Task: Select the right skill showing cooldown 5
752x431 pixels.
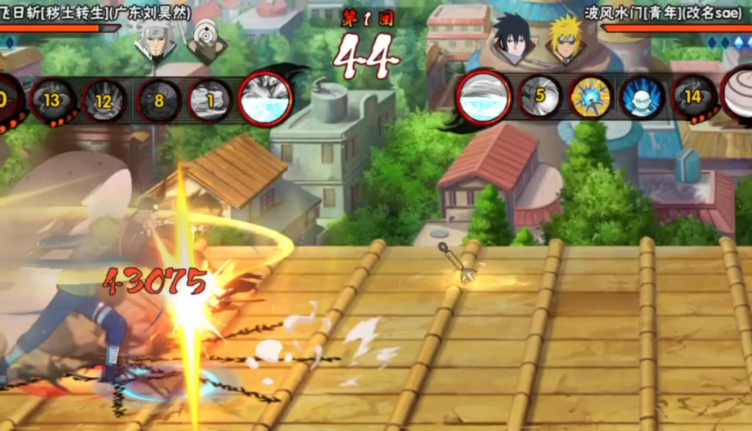Action: click(540, 97)
